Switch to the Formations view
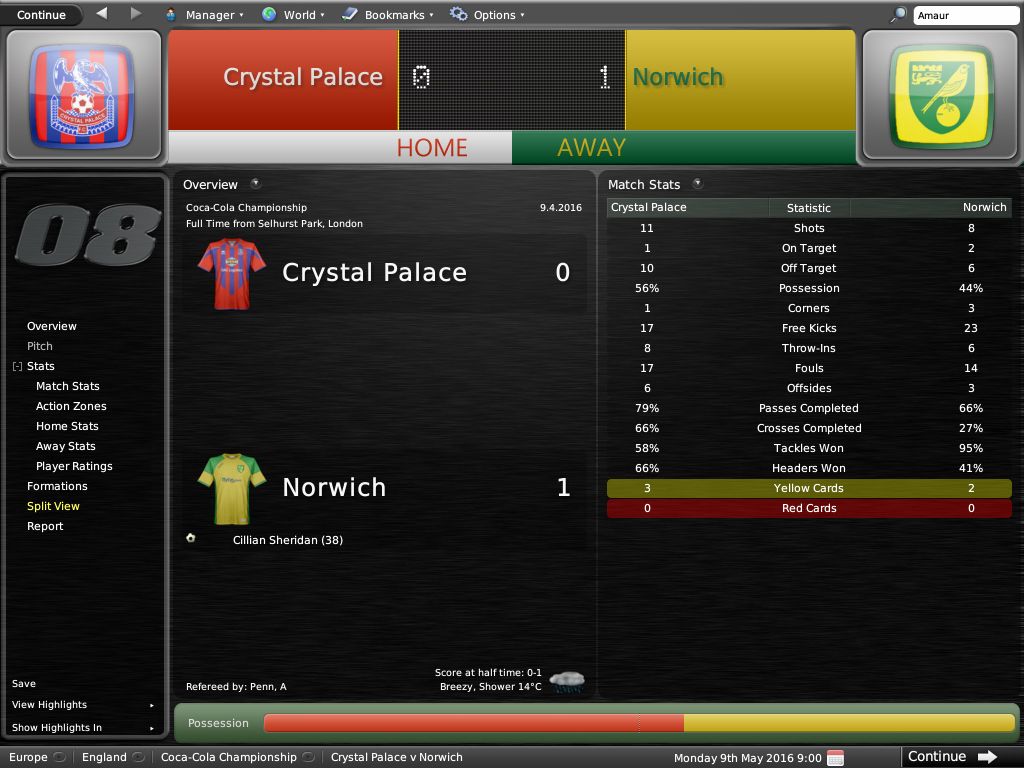Screen dimensions: 1024x768 click(x=57, y=486)
